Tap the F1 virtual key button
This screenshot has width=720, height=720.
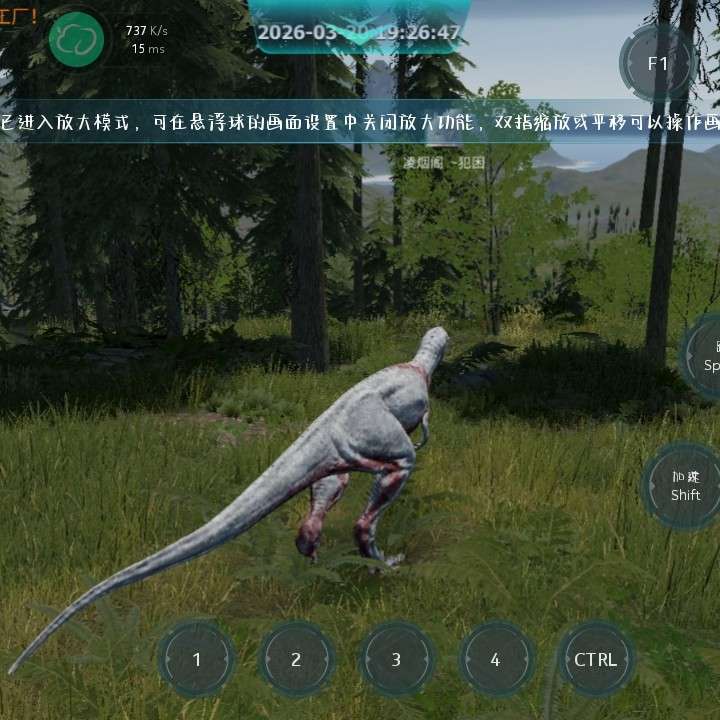pos(657,63)
